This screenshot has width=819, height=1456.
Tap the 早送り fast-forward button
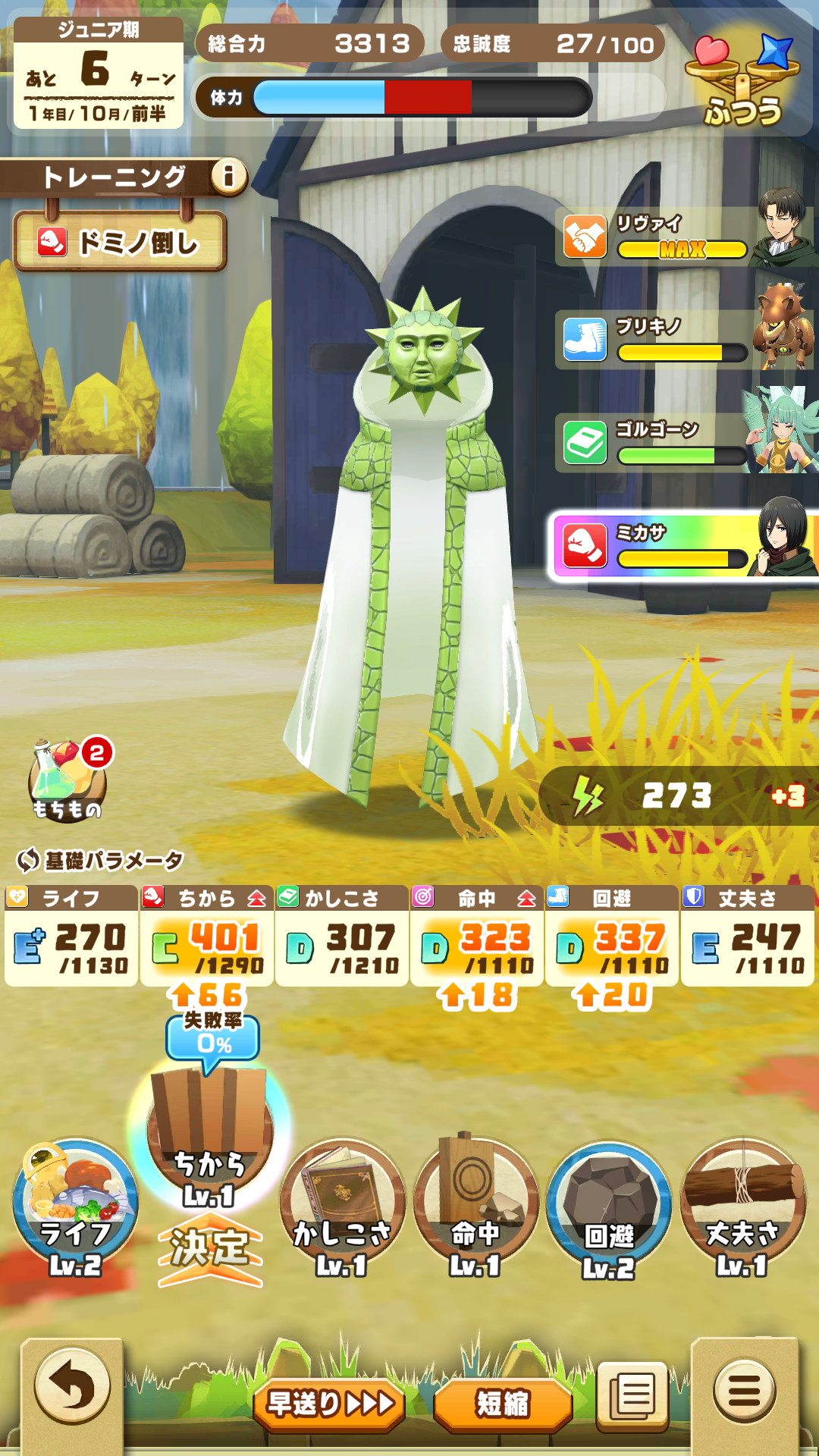coord(329,1404)
